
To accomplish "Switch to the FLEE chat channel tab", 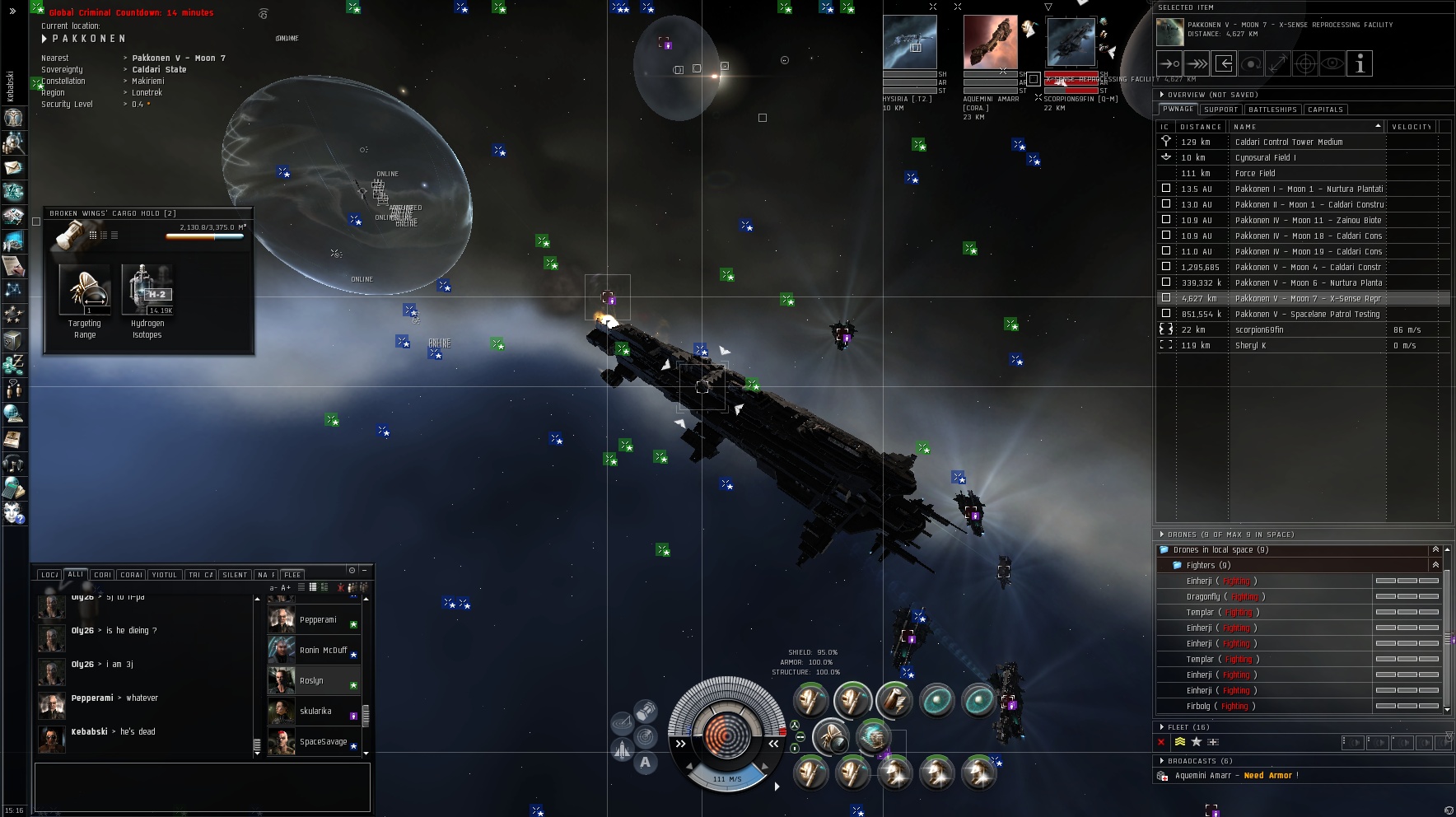I will coord(292,575).
